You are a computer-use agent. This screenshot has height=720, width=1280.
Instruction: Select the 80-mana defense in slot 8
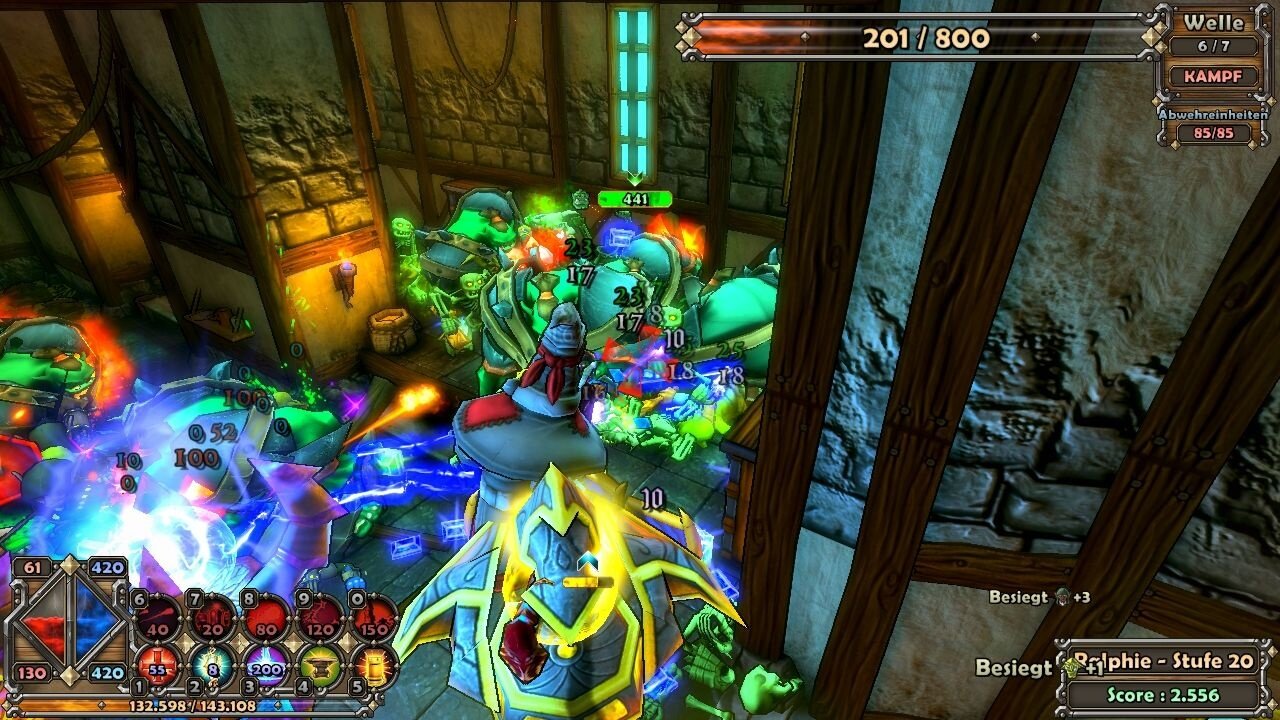[266, 618]
